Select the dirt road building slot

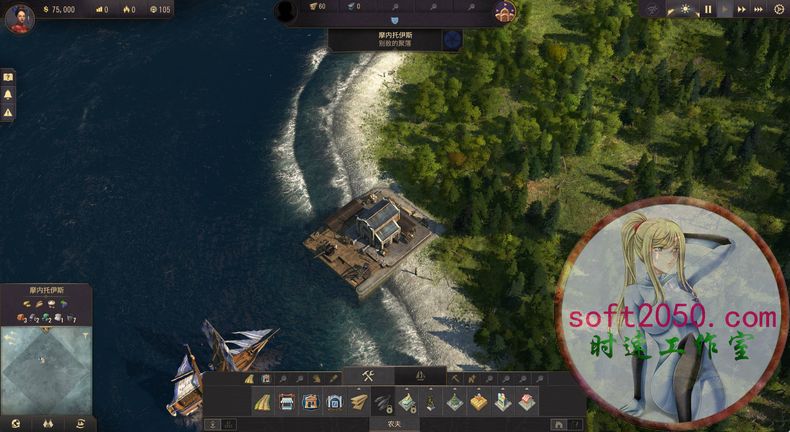click(x=263, y=402)
